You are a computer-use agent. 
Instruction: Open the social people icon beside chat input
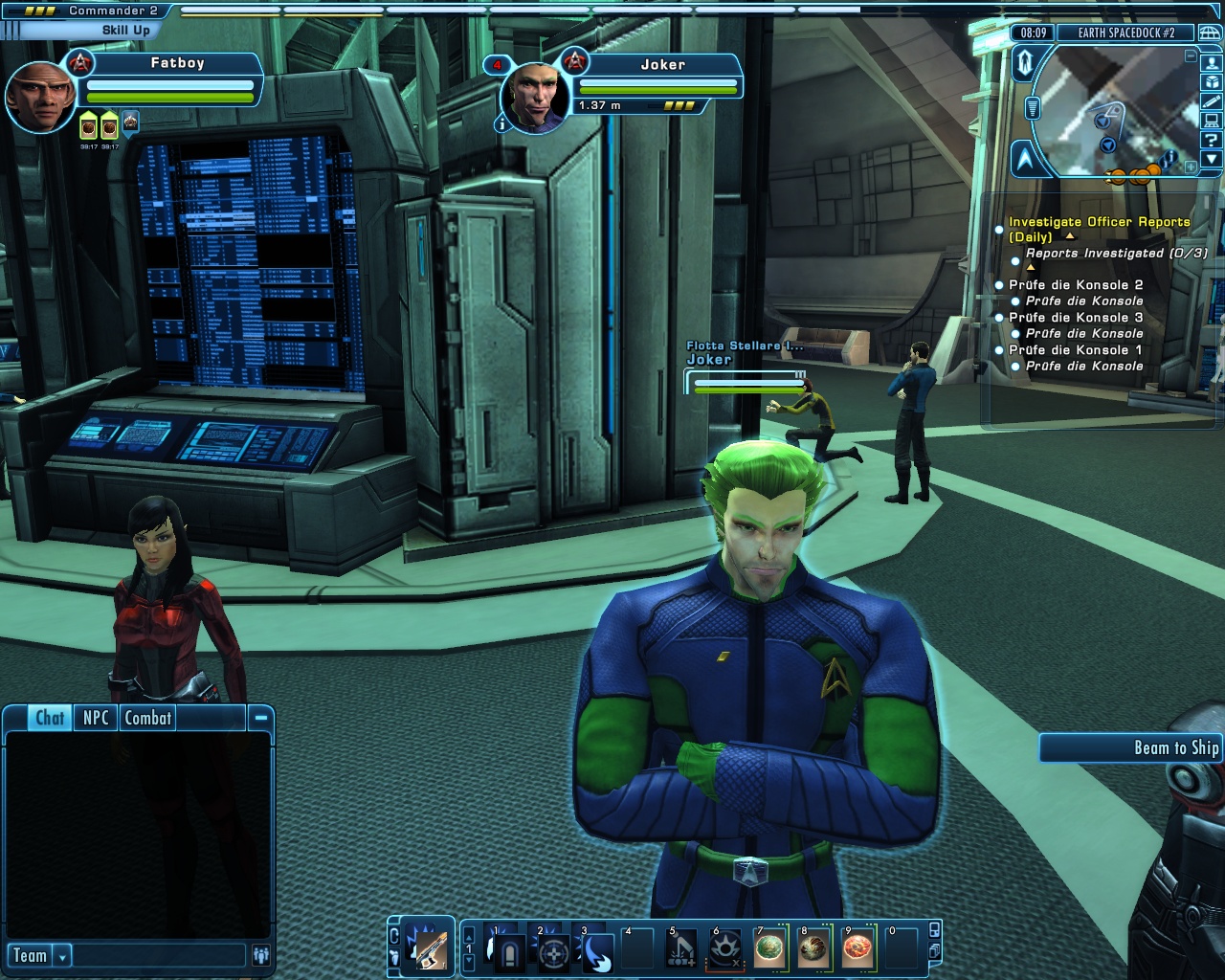(x=260, y=955)
